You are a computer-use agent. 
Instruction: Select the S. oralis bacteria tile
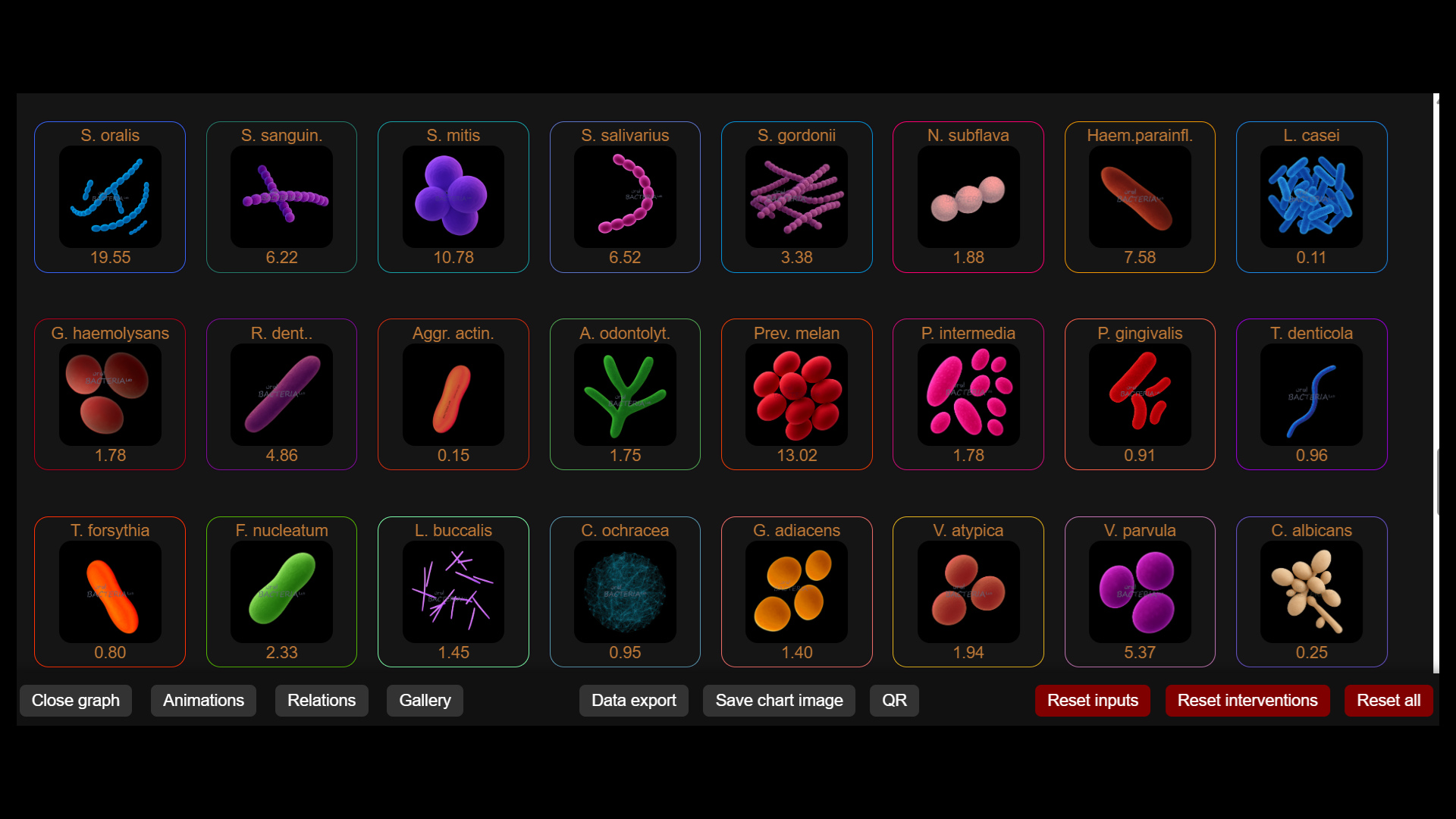point(109,197)
